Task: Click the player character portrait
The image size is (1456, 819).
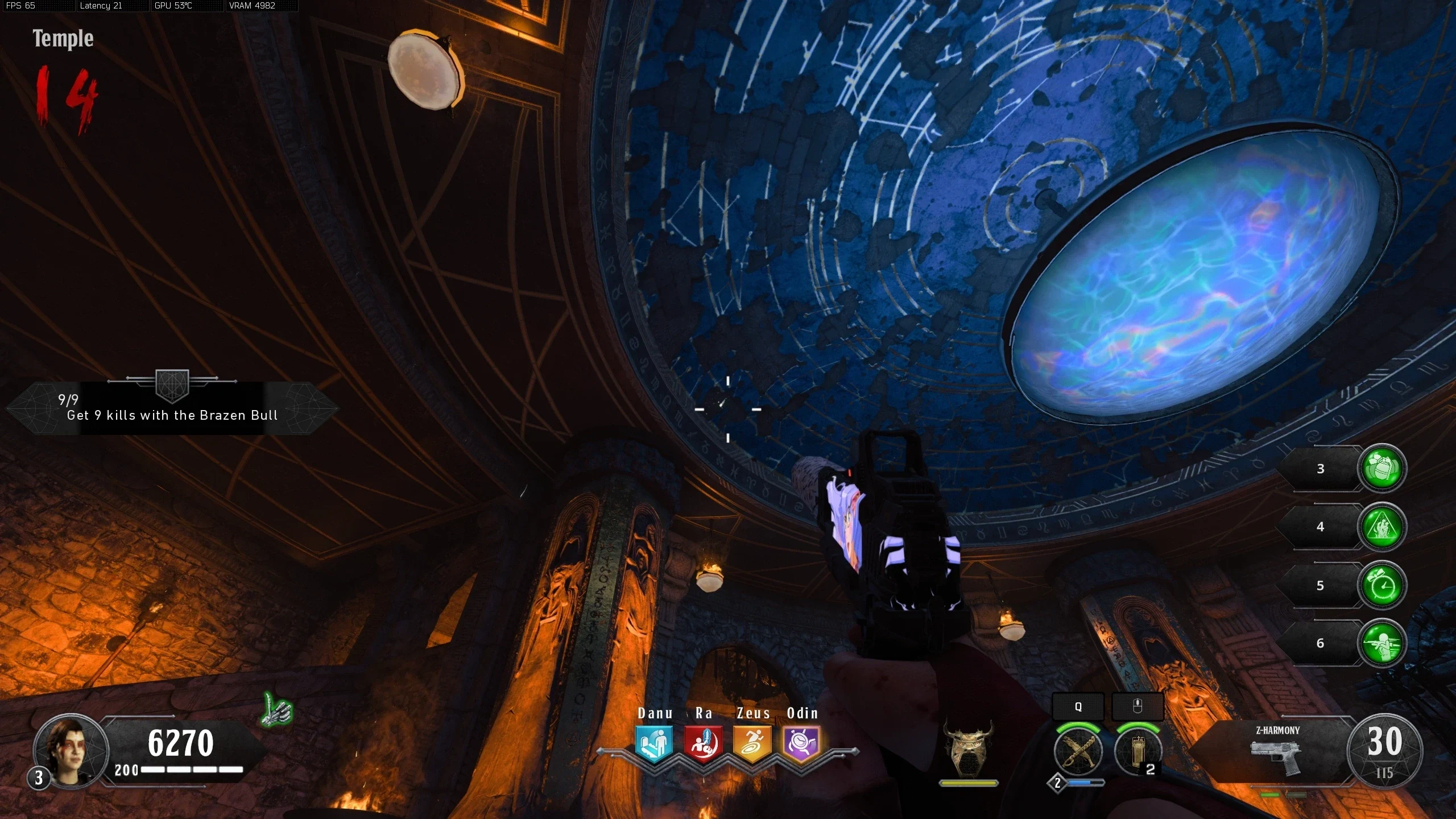Action: [x=71, y=750]
